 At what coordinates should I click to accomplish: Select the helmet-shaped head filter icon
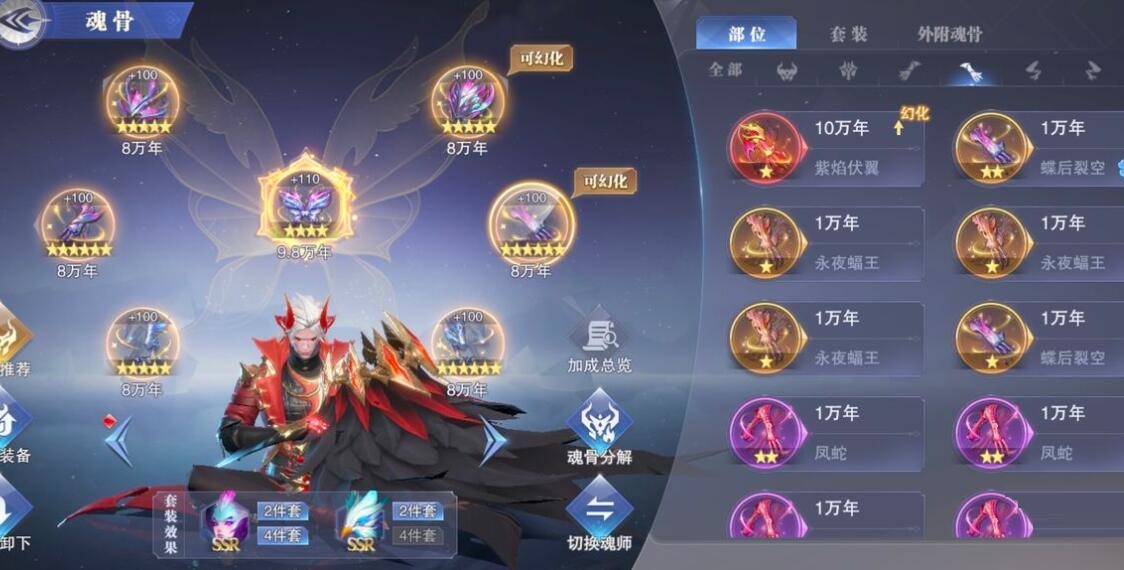point(787,71)
